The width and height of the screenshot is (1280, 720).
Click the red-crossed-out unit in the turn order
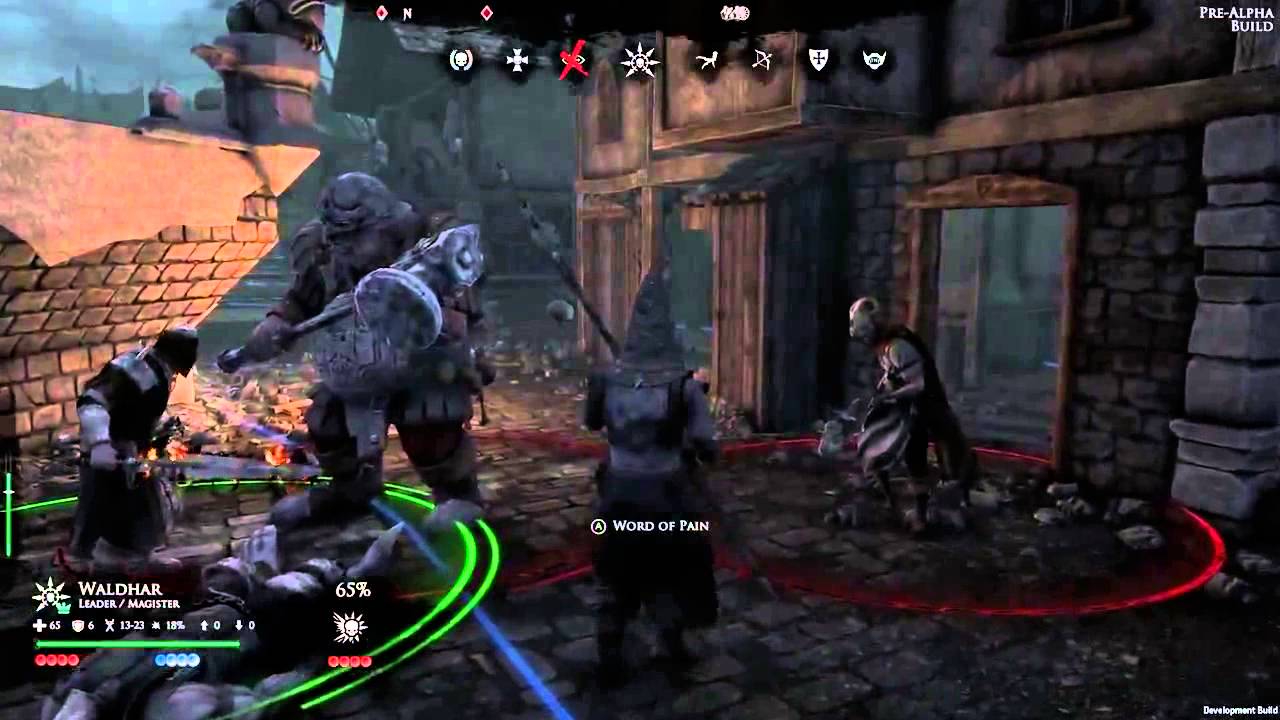click(x=574, y=62)
